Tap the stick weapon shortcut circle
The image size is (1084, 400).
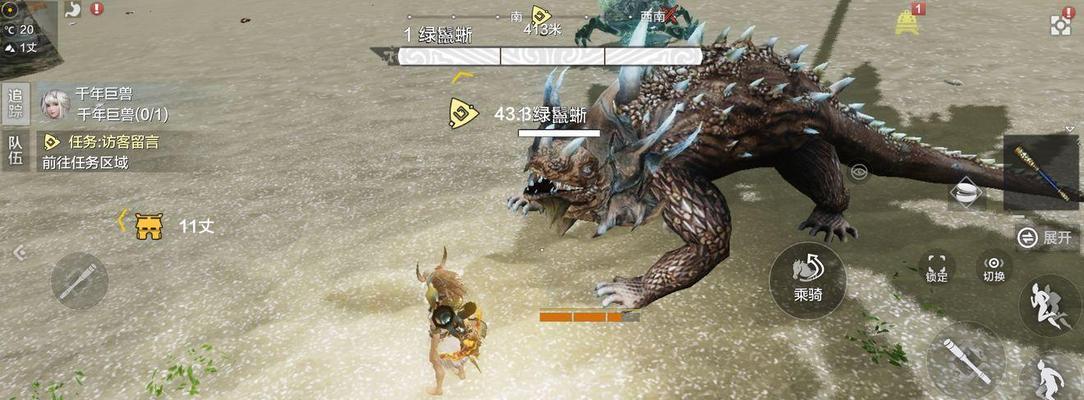[x=79, y=280]
